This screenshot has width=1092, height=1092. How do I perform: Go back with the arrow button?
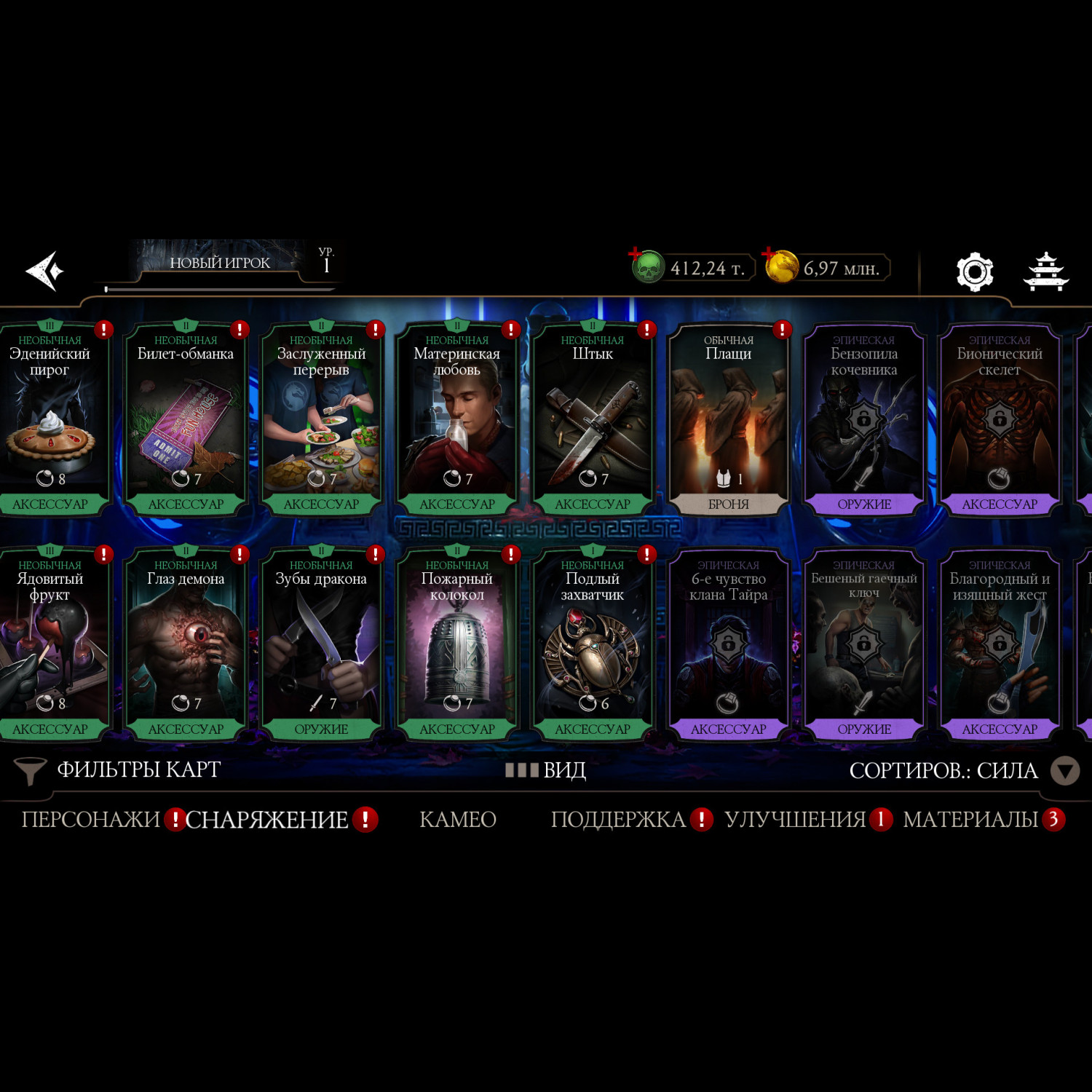point(45,271)
